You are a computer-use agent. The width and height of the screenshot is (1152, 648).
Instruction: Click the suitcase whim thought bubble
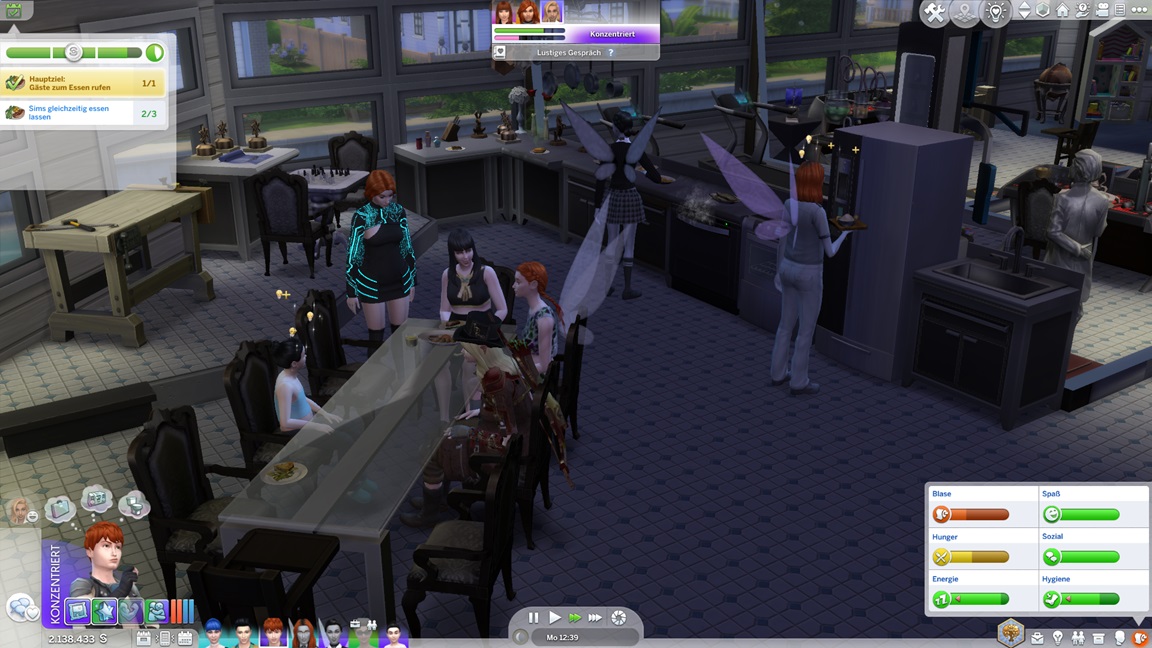tap(59, 508)
